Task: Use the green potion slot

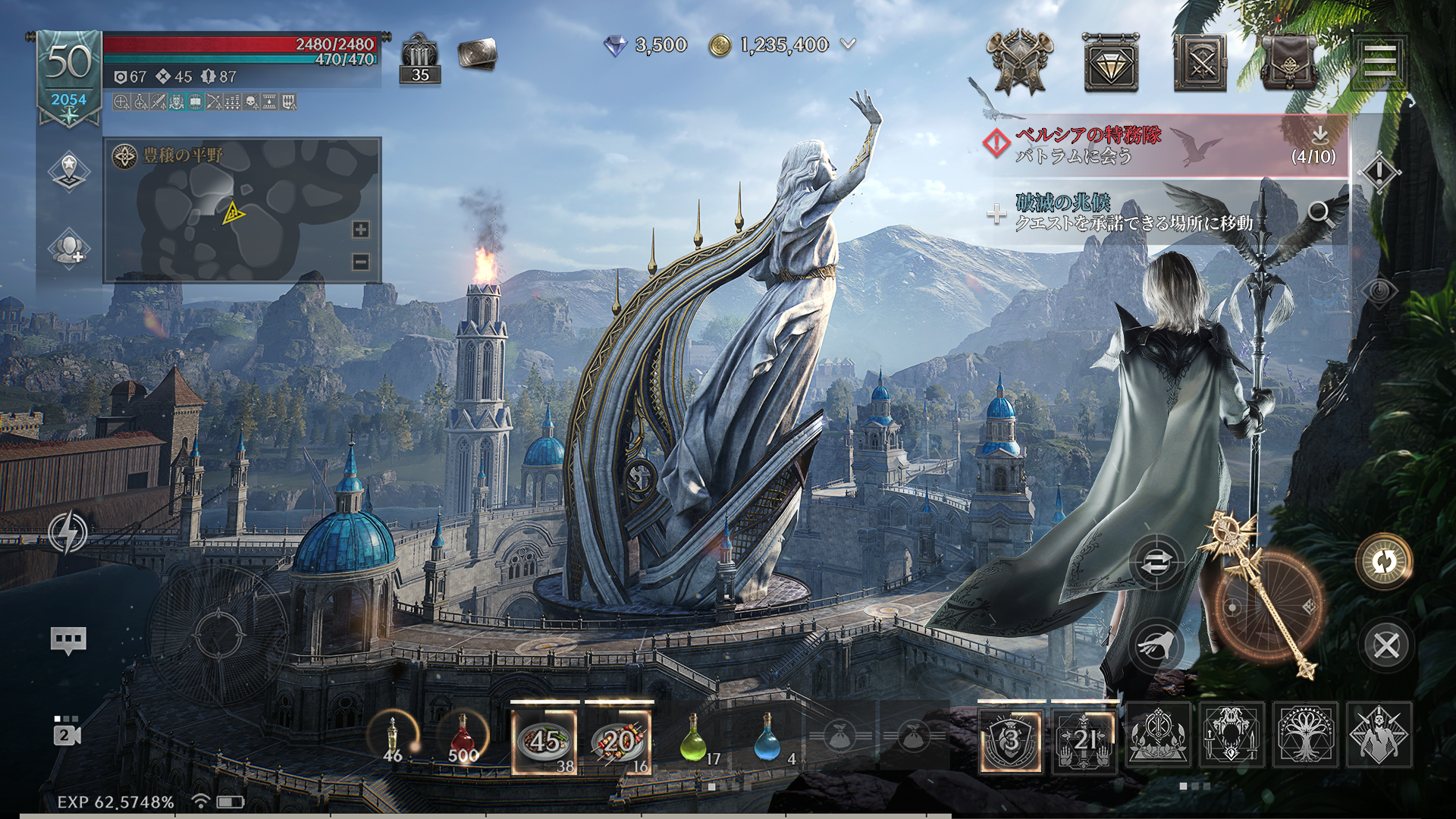Action: 693,737
